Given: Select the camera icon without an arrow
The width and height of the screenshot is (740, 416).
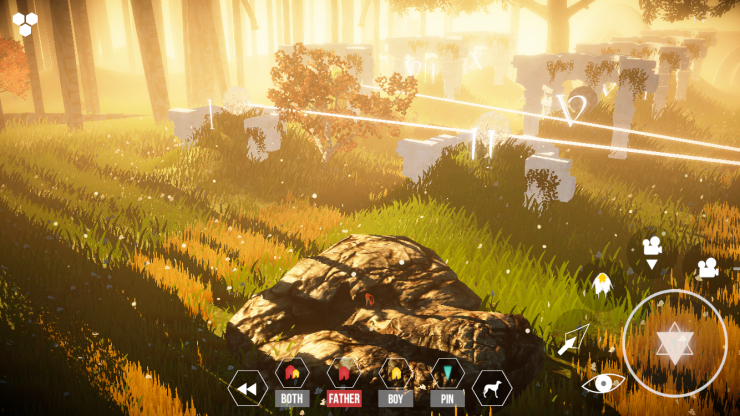Looking at the screenshot, I should (707, 268).
